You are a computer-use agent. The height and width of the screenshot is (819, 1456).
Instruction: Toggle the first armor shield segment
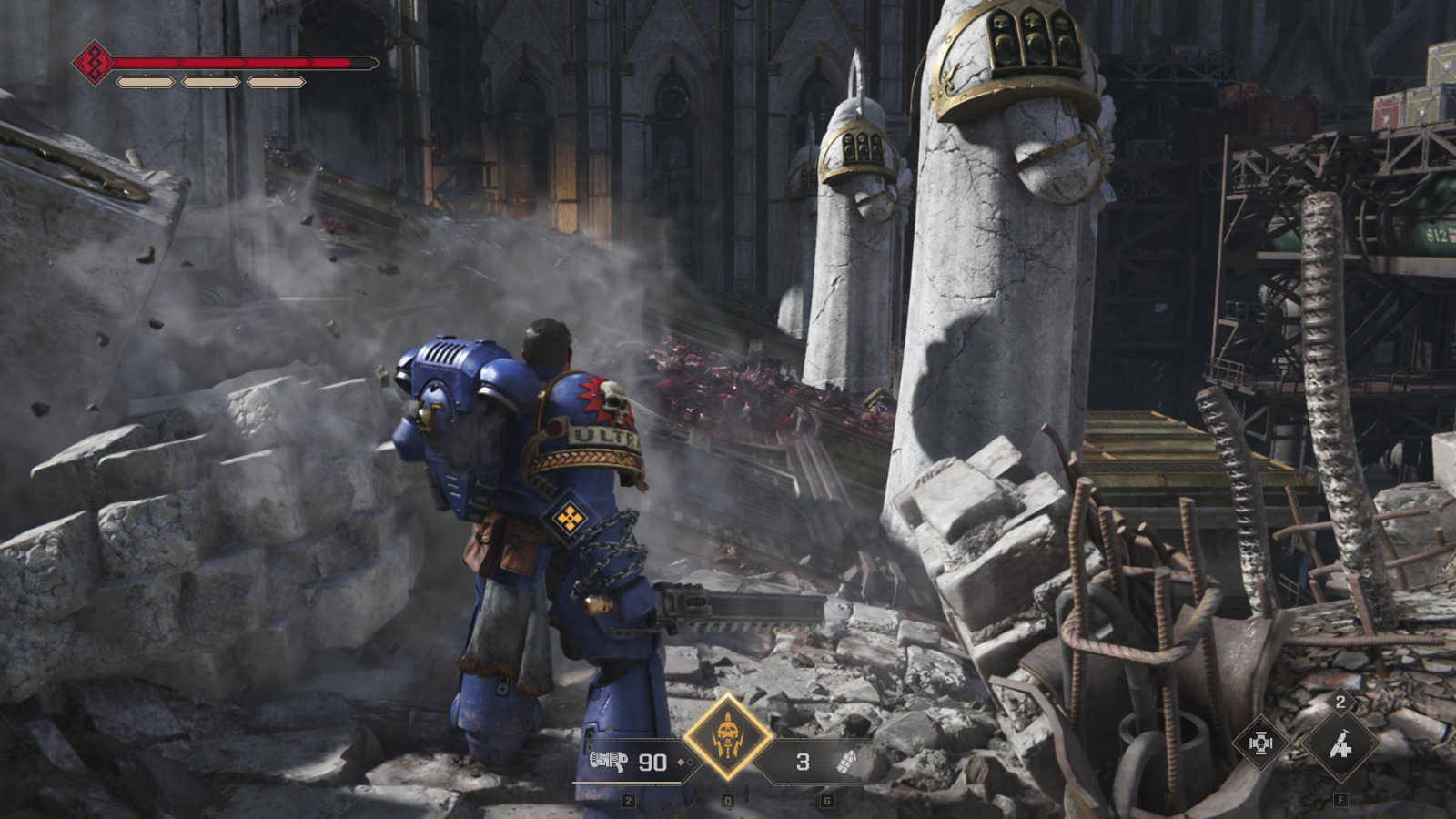pyautogui.click(x=146, y=82)
